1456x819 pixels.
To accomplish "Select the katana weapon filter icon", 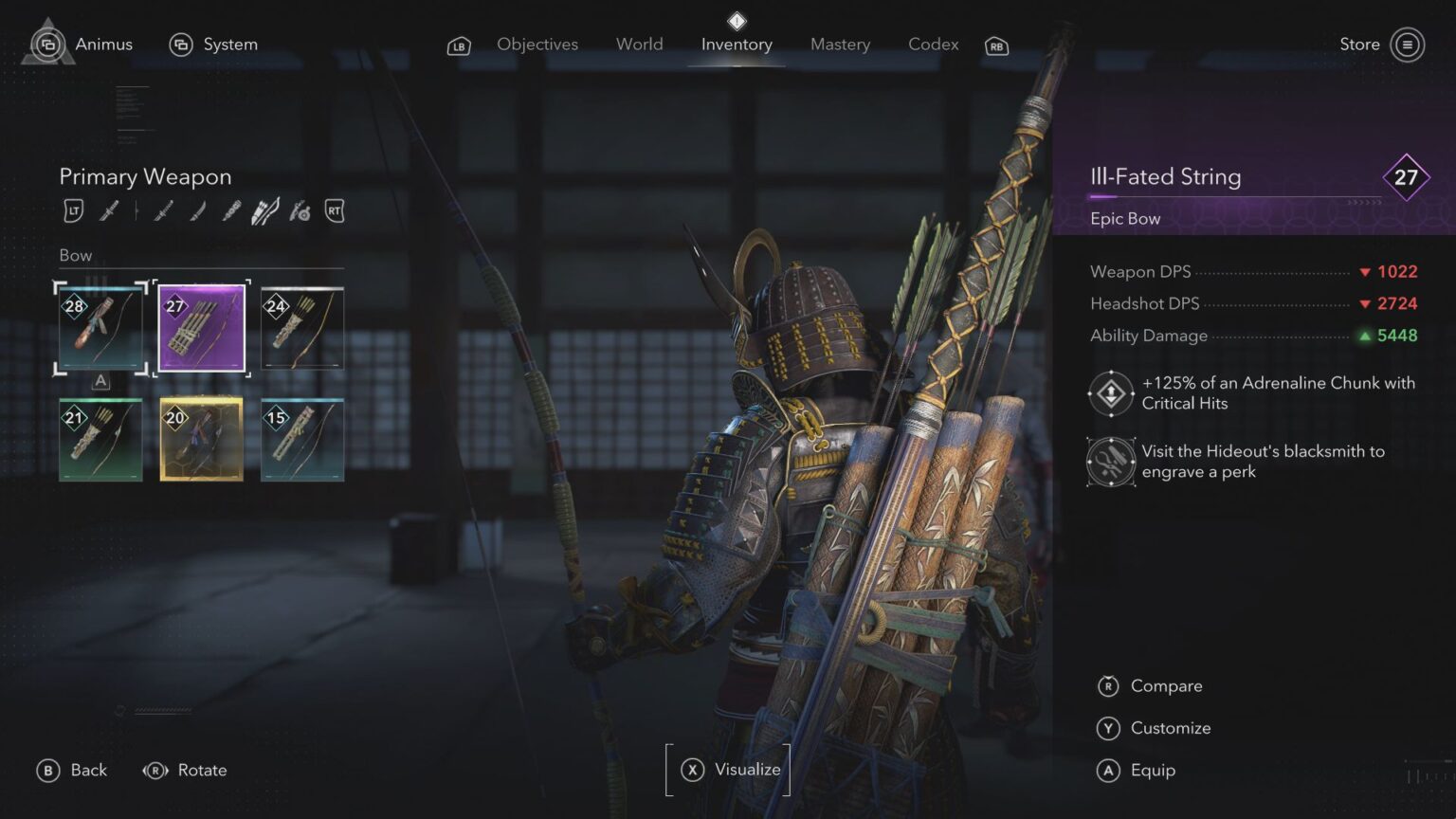I will point(111,210).
